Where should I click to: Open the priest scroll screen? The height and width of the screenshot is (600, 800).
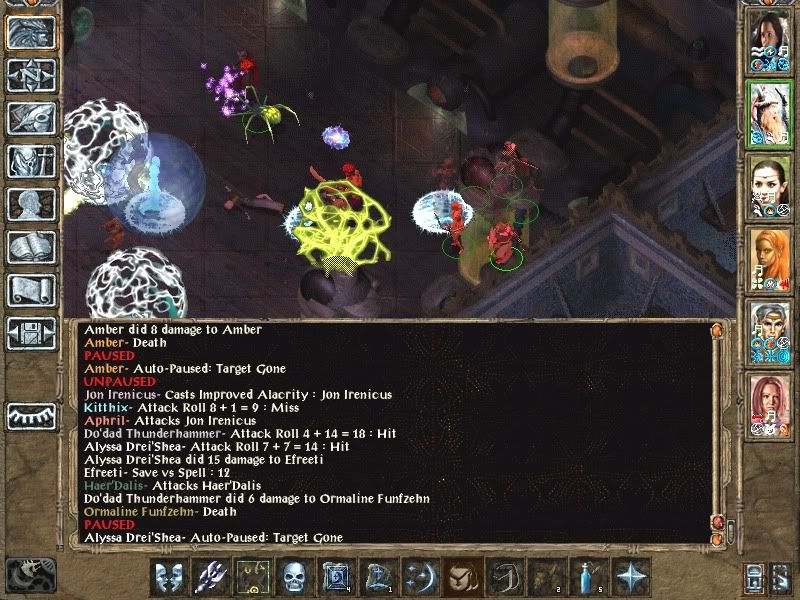pos(30,289)
